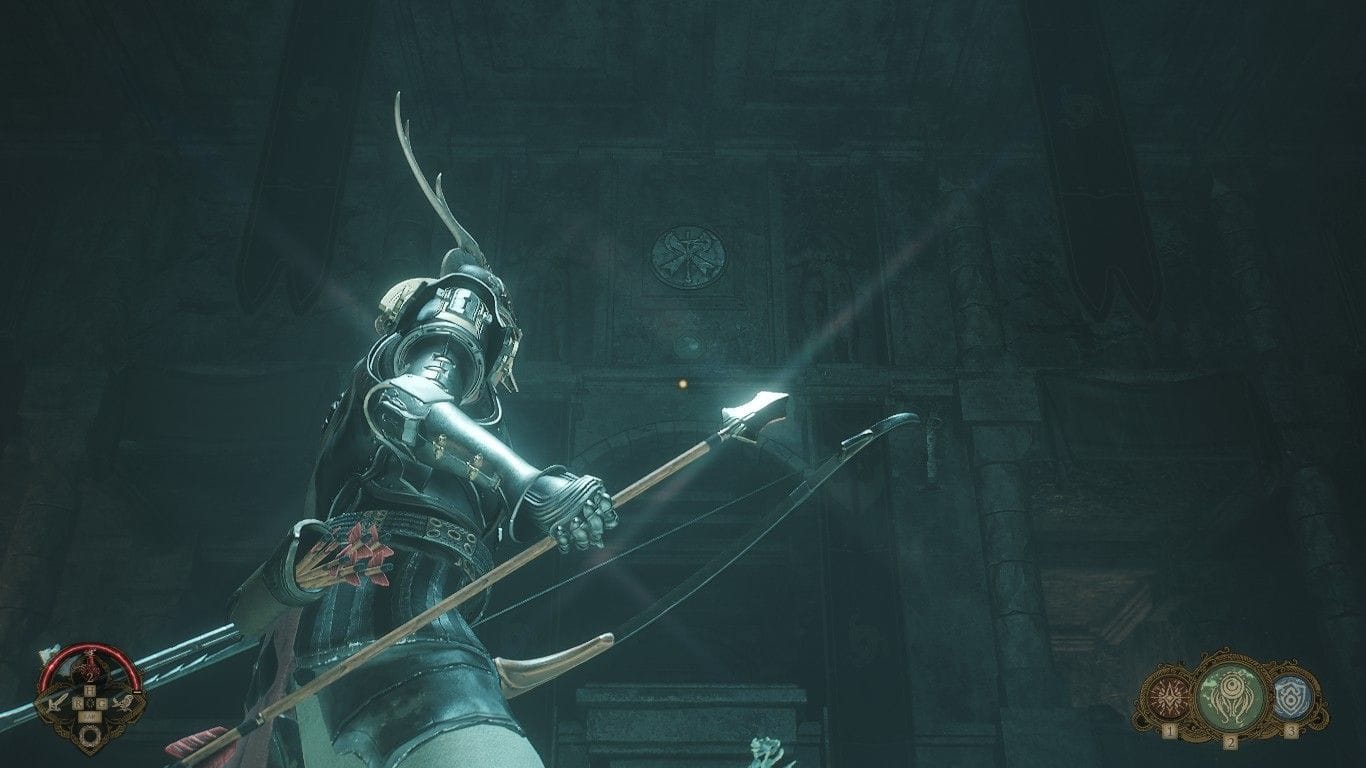This screenshot has height=768, width=1366.
Task: Click the number 3 keybind label
Action: pos(1291,730)
